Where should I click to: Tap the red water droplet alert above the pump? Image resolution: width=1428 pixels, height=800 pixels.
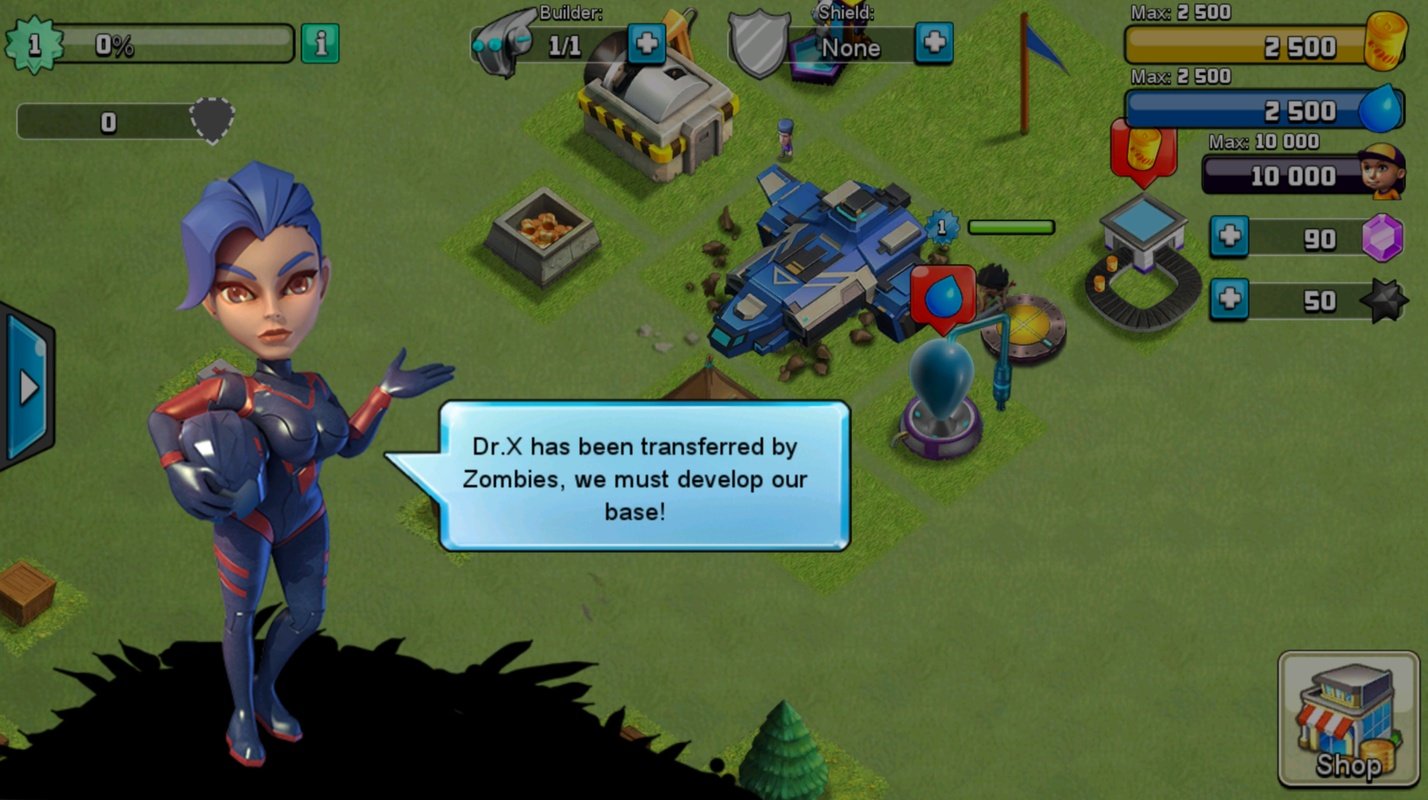[943, 296]
